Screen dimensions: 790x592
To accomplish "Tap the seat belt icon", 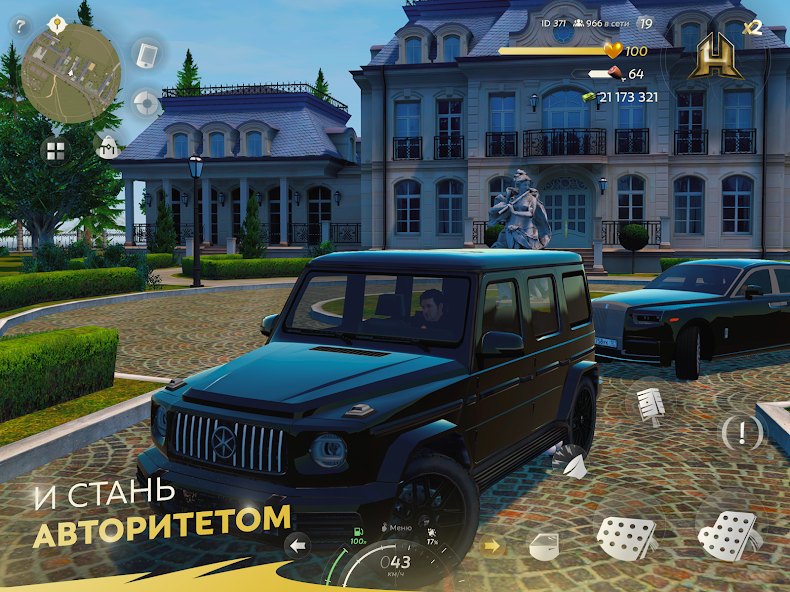I will click(x=652, y=405).
